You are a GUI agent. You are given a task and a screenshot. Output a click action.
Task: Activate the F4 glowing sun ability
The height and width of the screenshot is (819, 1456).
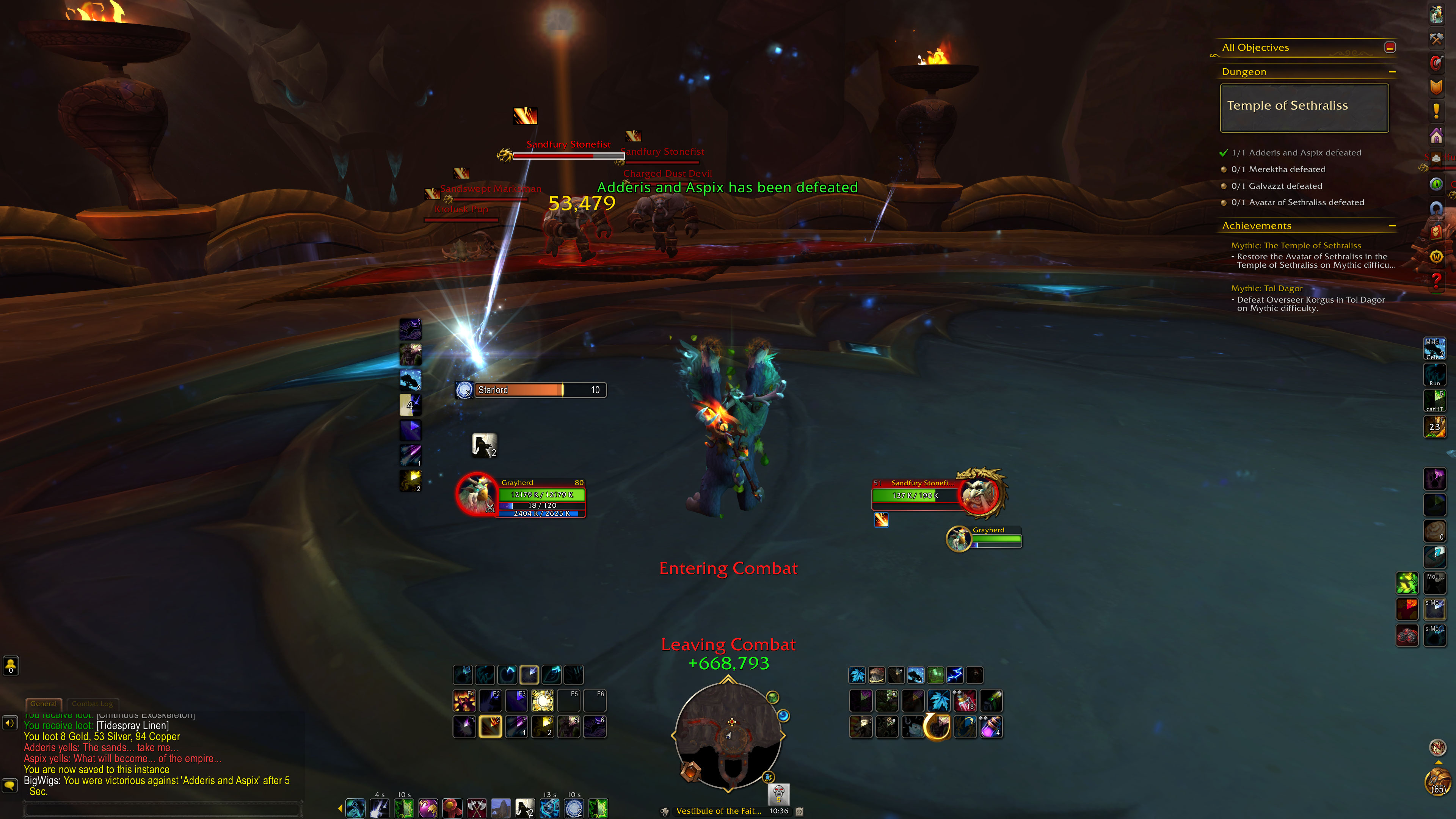[x=543, y=701]
